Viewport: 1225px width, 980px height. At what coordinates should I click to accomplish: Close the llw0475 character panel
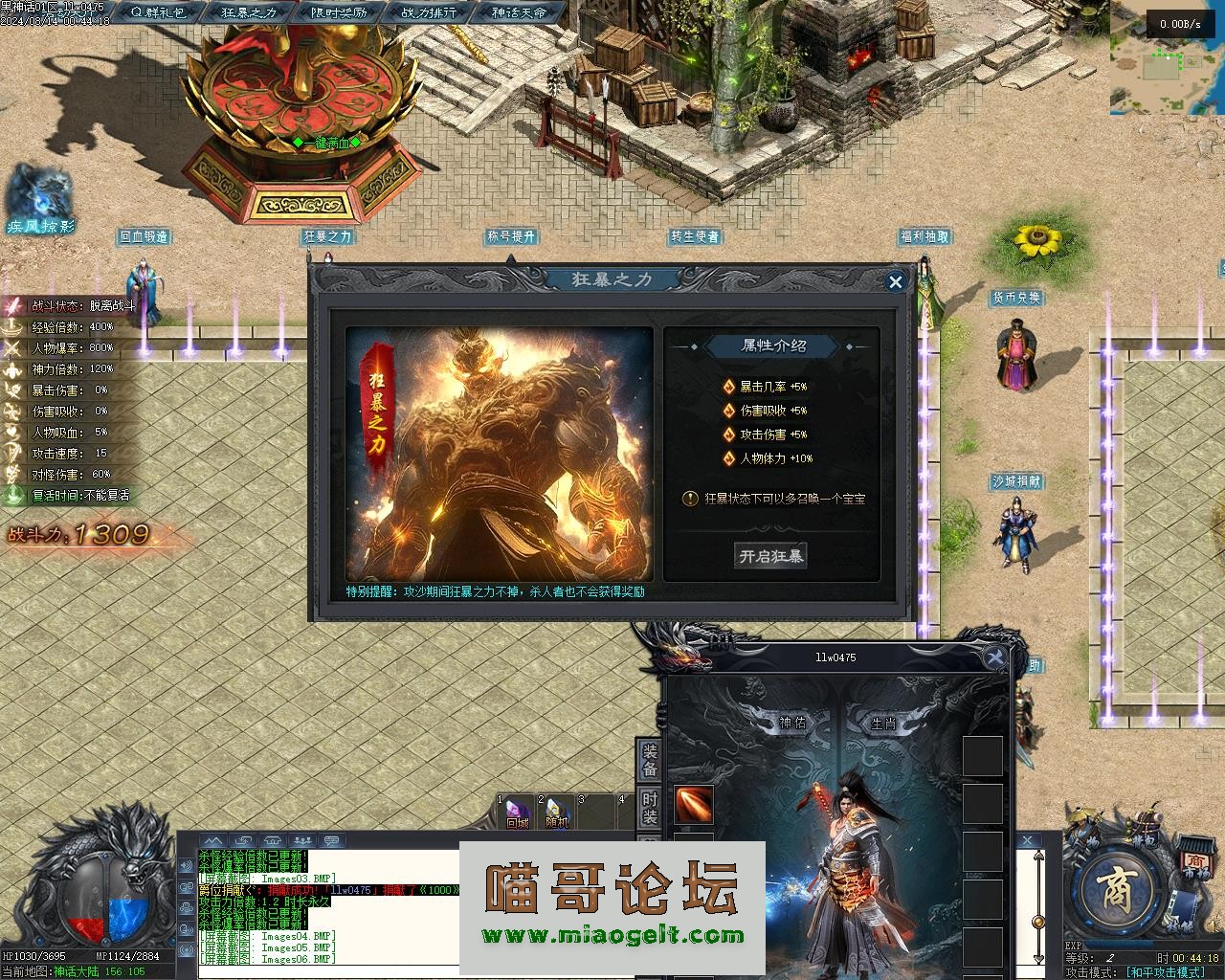996,657
